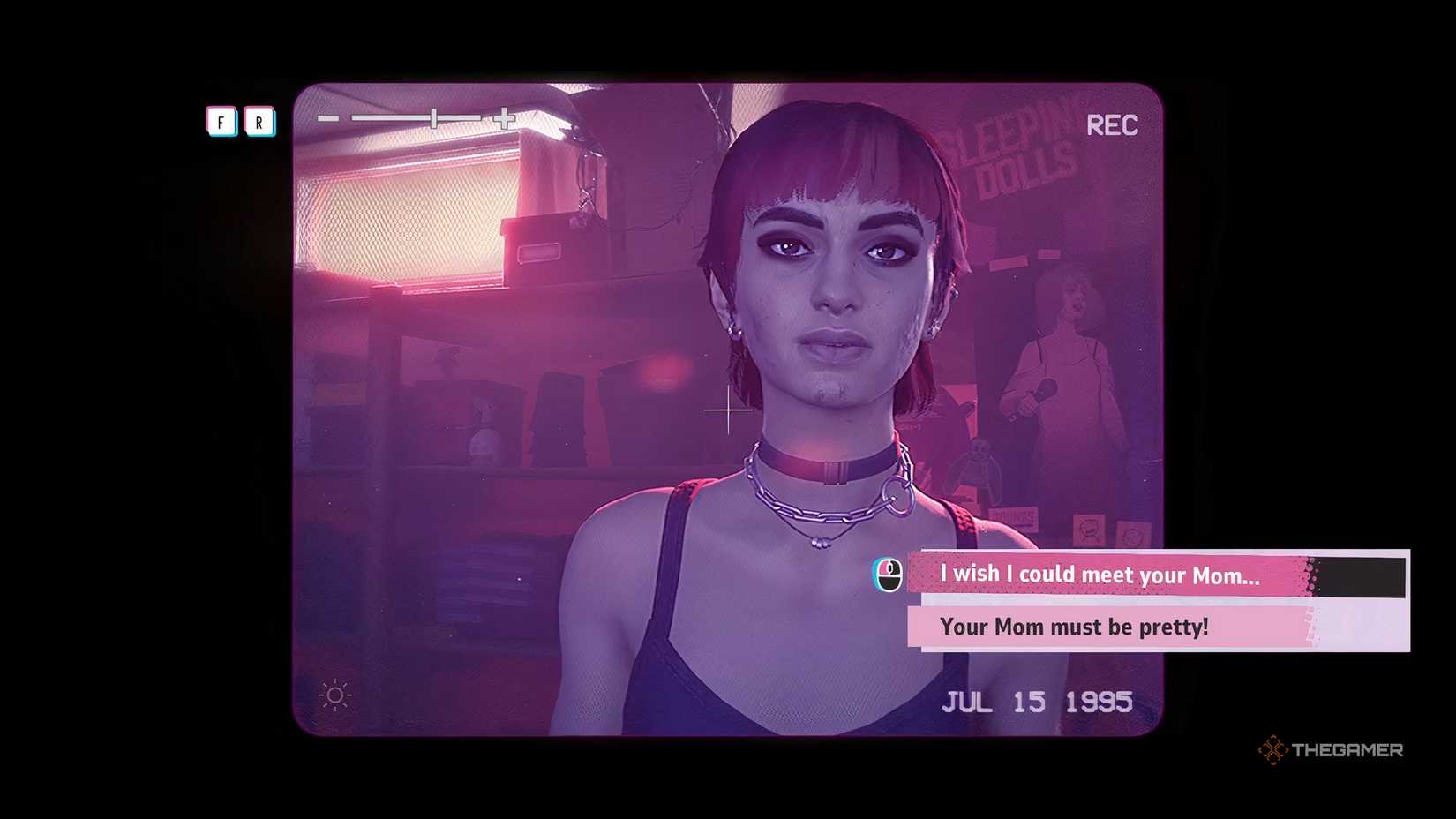The width and height of the screenshot is (1456, 819).
Task: Select the 'Your Mom must be pretty!' option
Action: pyautogui.click(x=1075, y=627)
